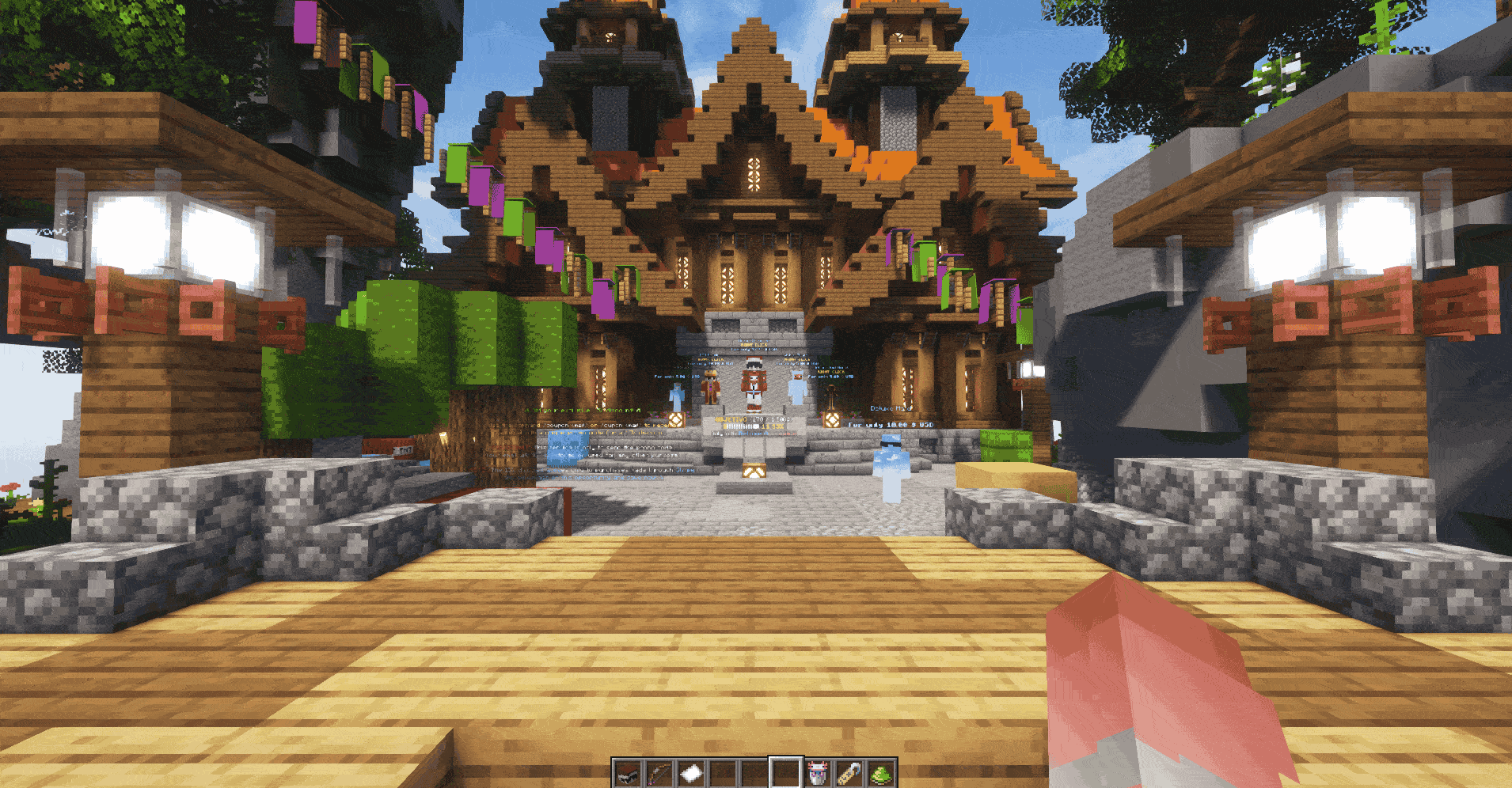1512x788 pixels.
Task: Toggle the lantern left of the staircase
Action: click(675, 420)
